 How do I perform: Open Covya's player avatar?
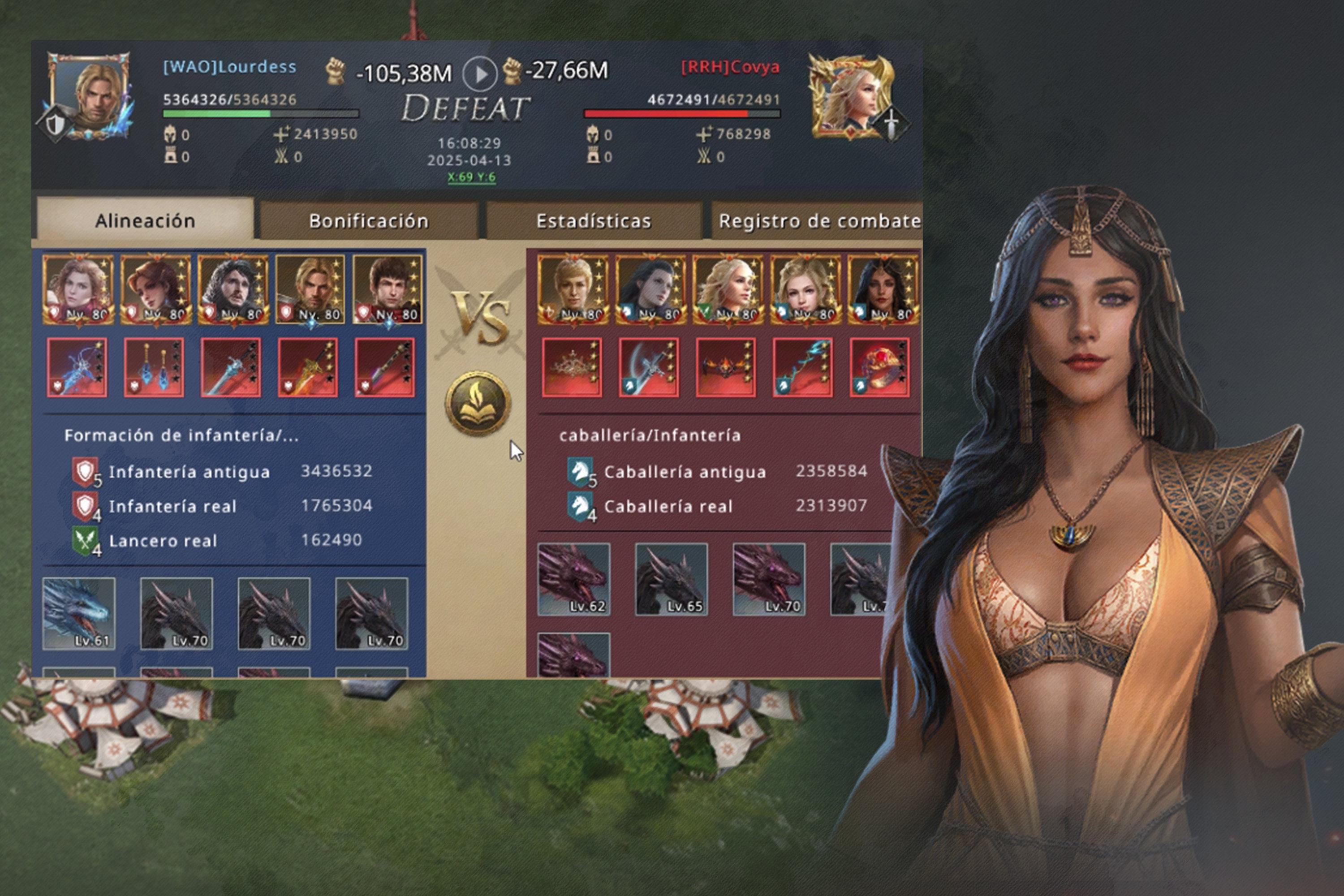[x=852, y=97]
